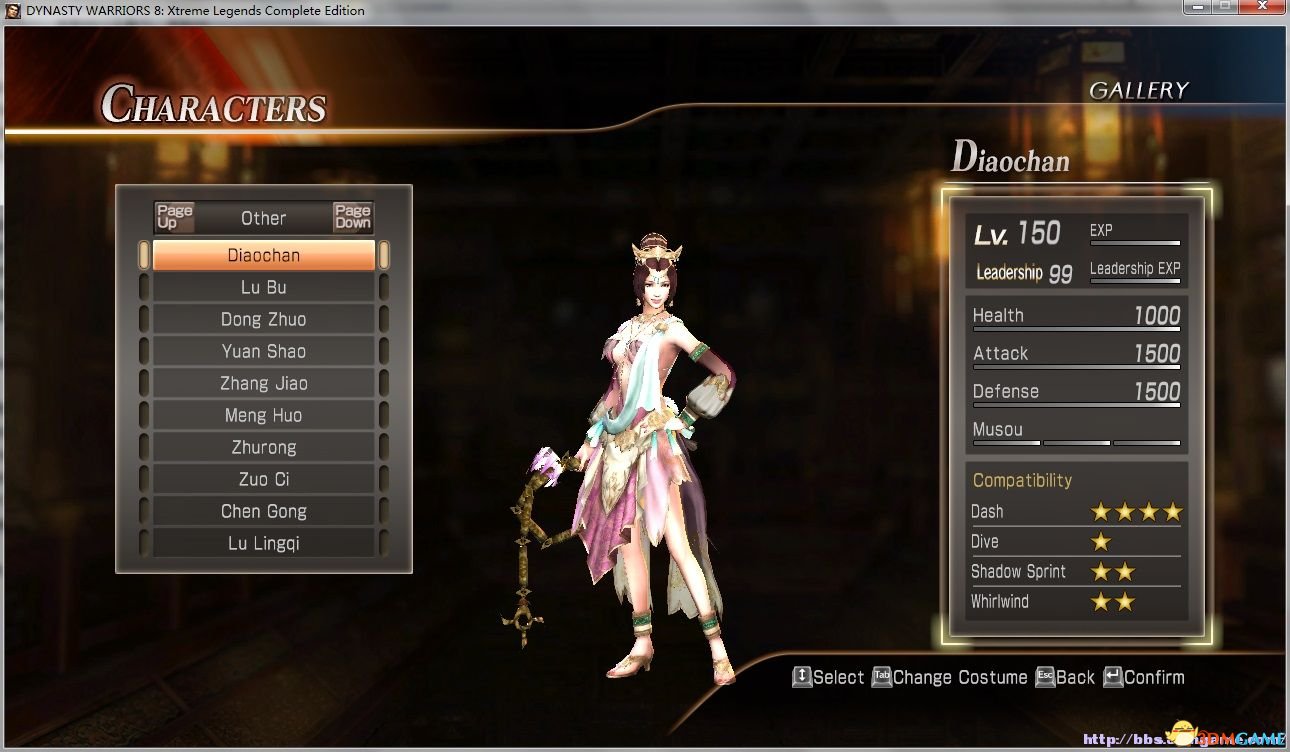Image resolution: width=1290 pixels, height=752 pixels.
Task: Select Lu Lingqi at the list bottom
Action: click(264, 543)
